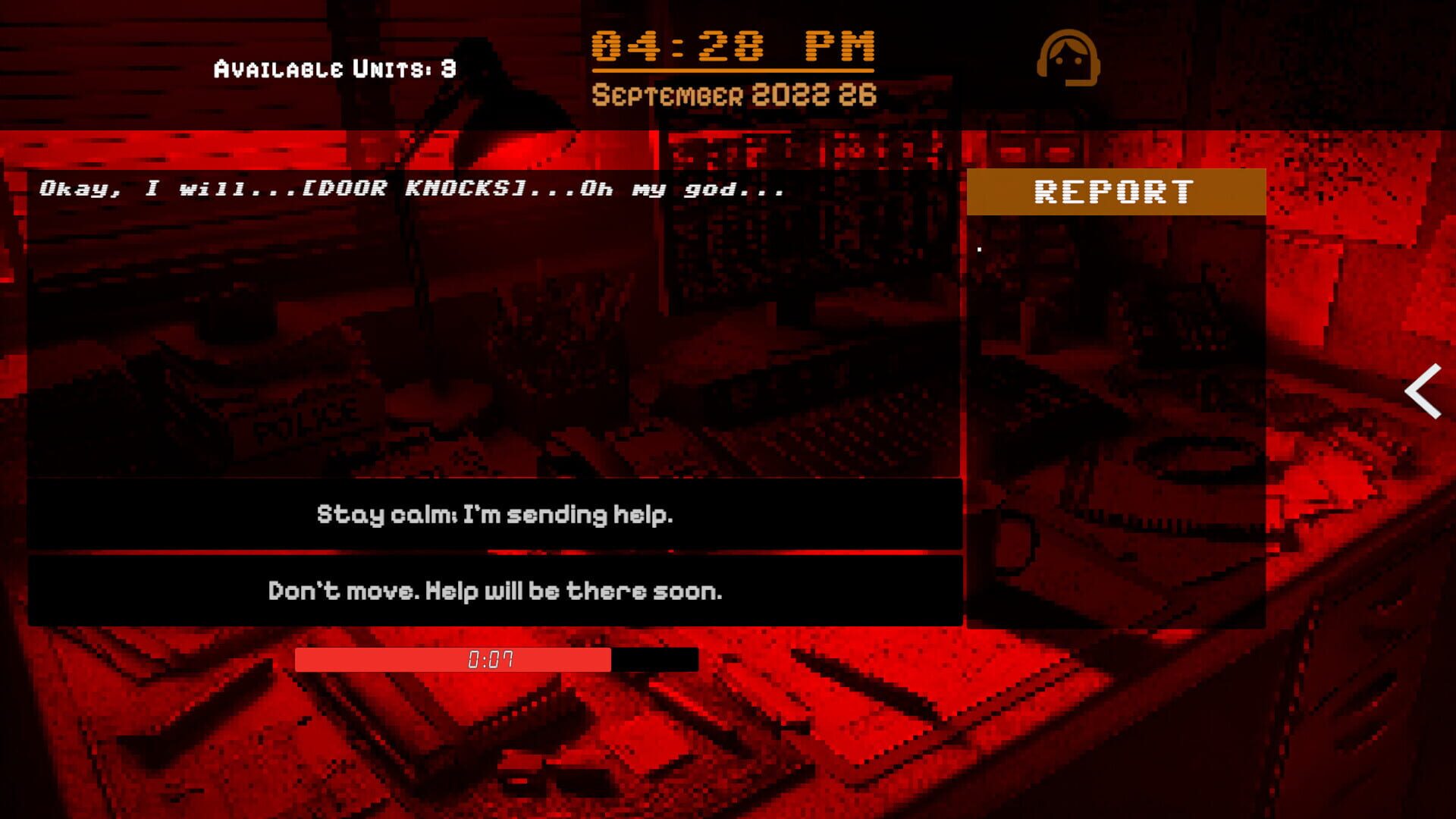The height and width of the screenshot is (819, 1456).
Task: Click the Available Units counter
Action: pyautogui.click(x=332, y=68)
